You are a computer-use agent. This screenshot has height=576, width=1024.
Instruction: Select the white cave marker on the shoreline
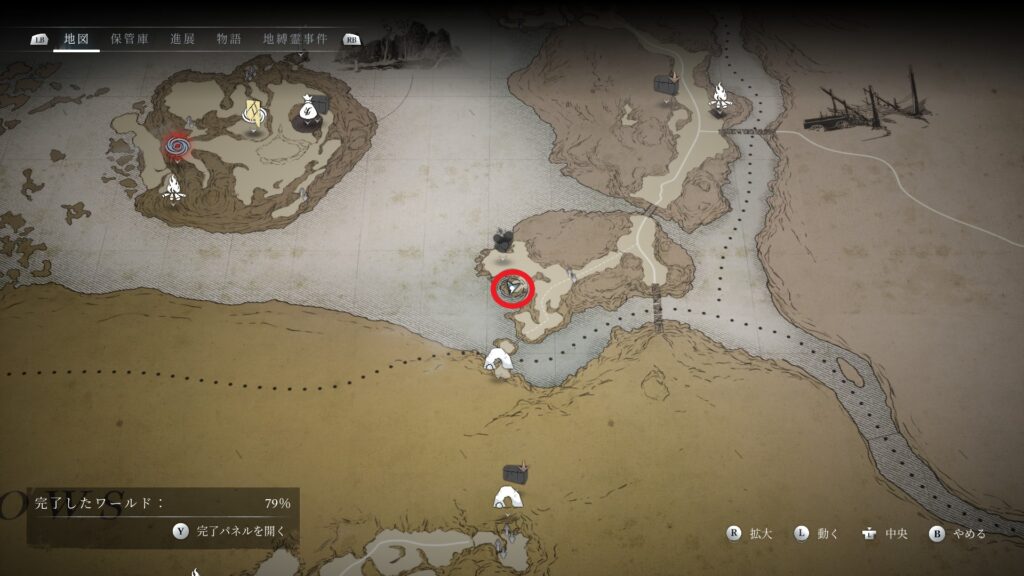point(499,360)
